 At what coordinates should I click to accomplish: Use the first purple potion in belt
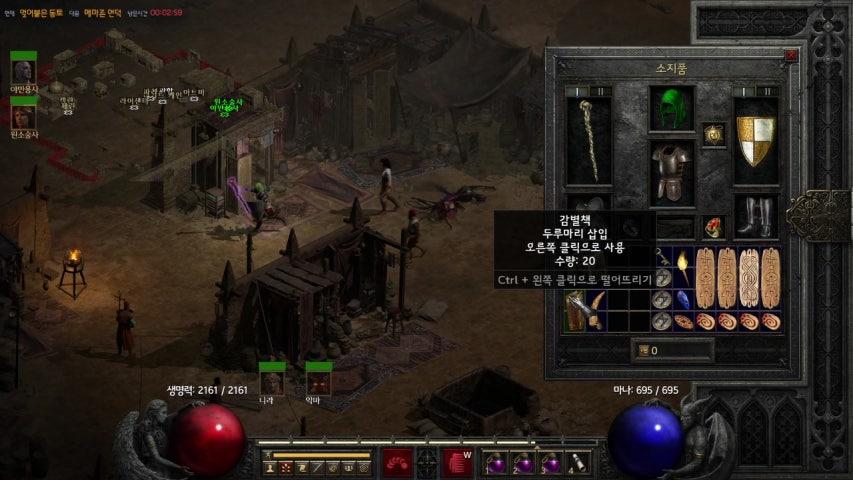497,463
